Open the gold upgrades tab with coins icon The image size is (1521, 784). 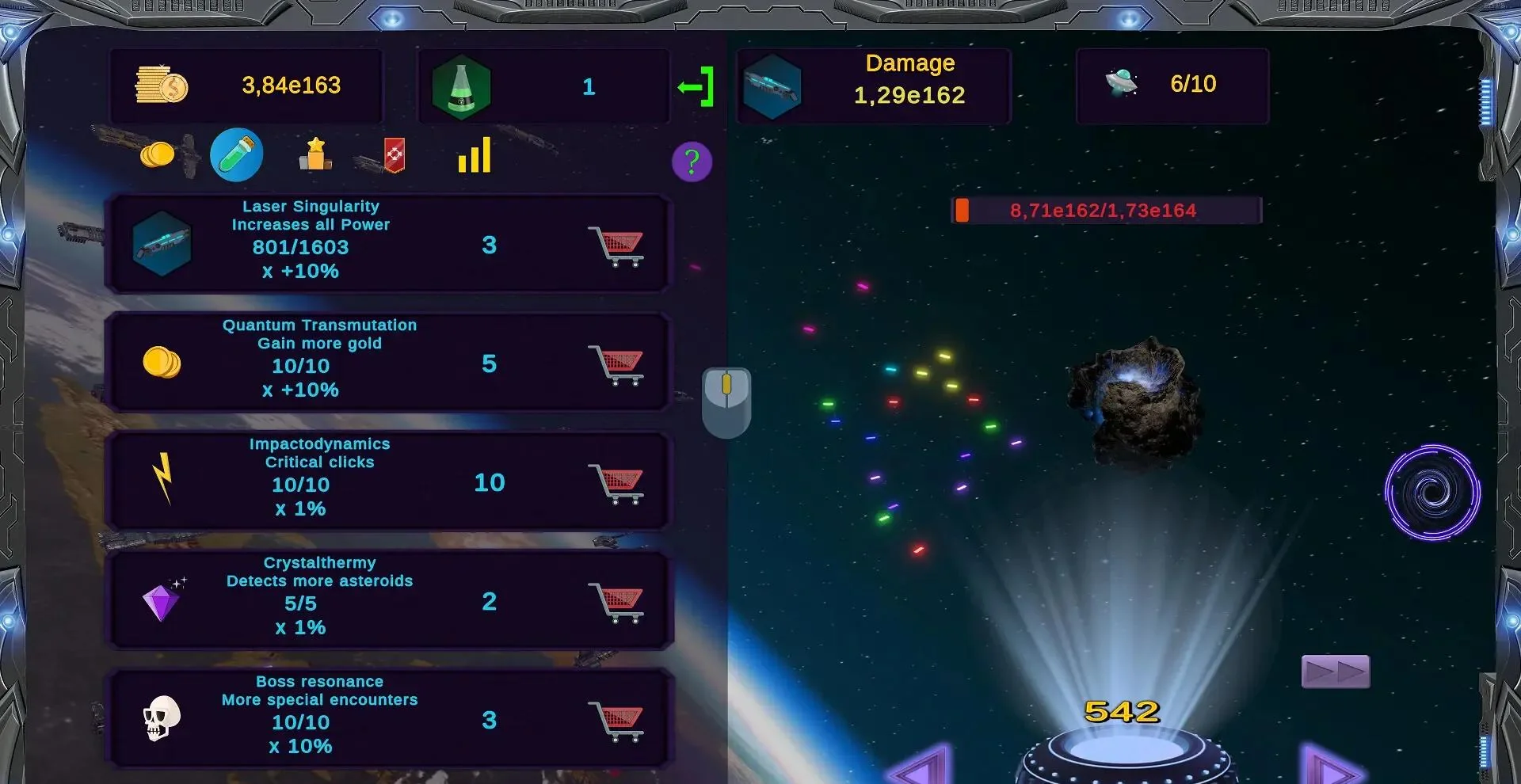coord(156,155)
